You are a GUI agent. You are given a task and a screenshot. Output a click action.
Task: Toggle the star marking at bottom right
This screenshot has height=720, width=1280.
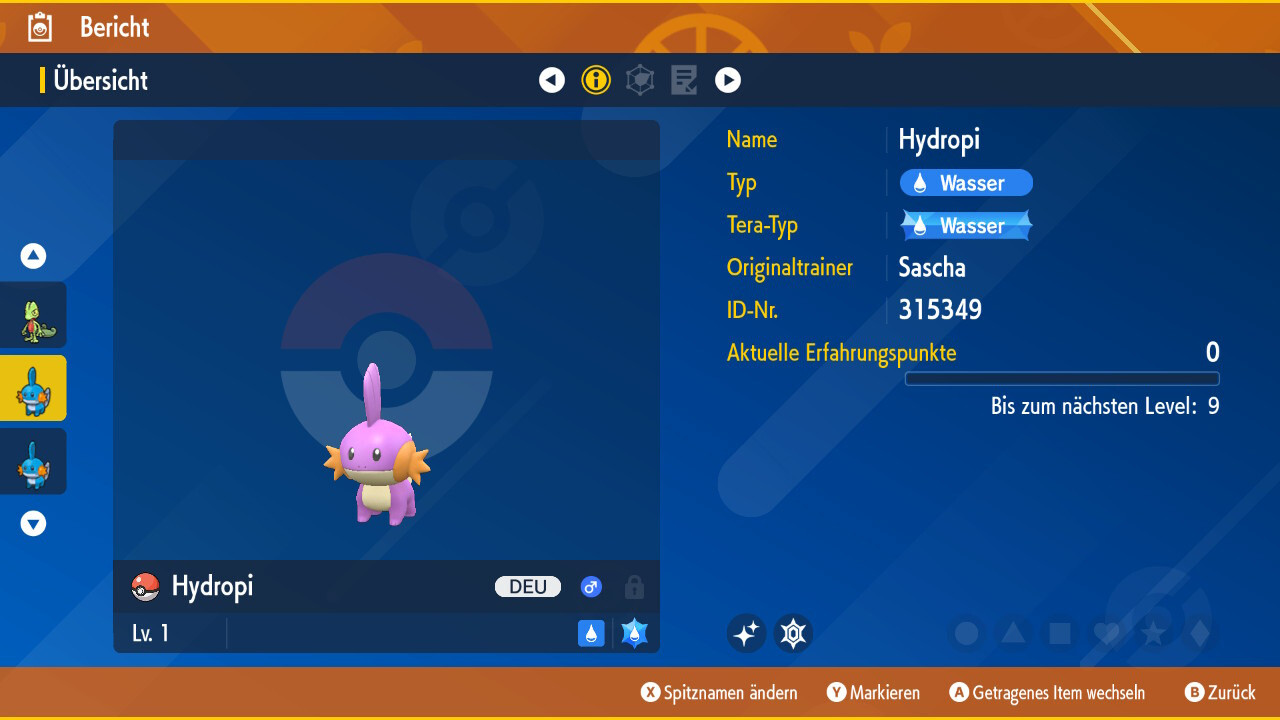(1155, 633)
